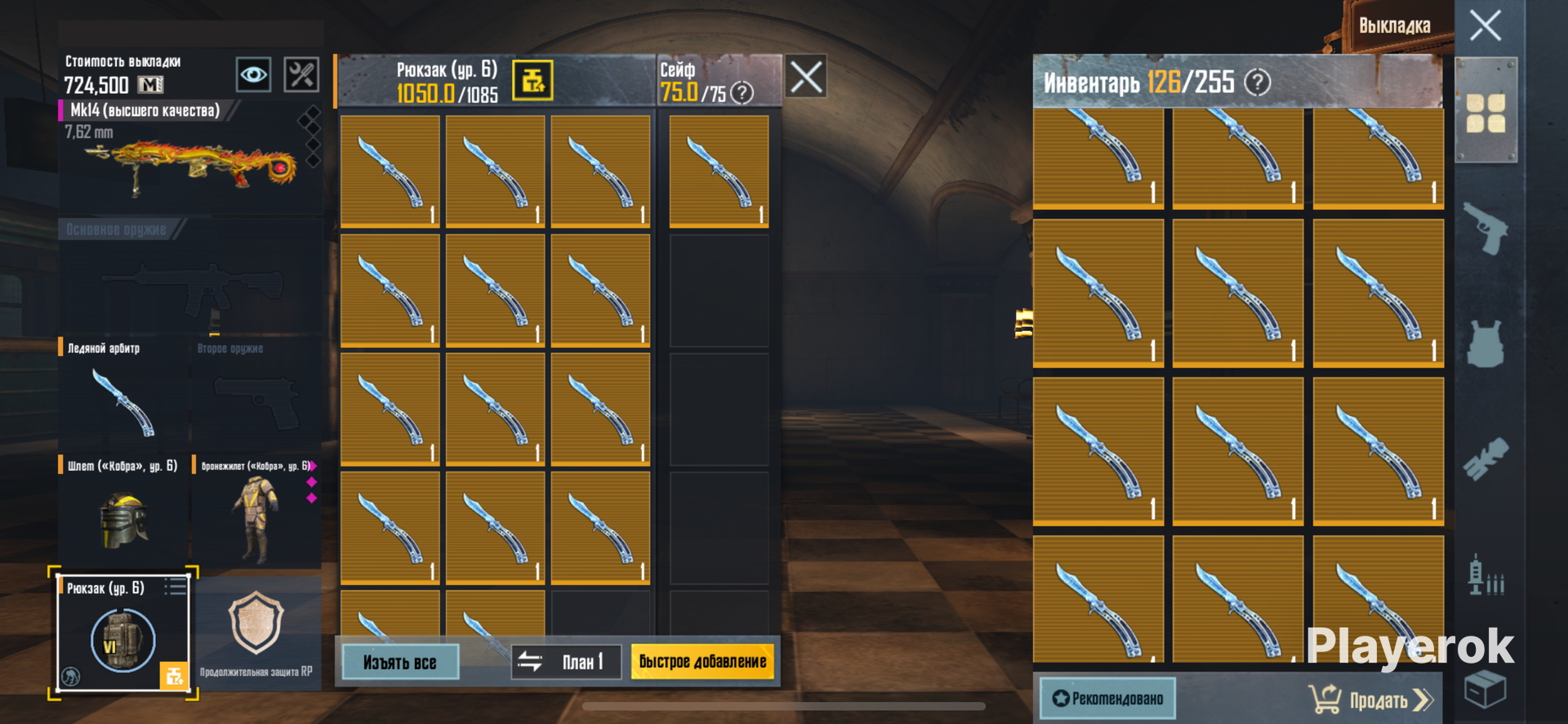Image resolution: width=1568 pixels, height=724 pixels.
Task: Show help for the safe capacity
Action: 742,93
